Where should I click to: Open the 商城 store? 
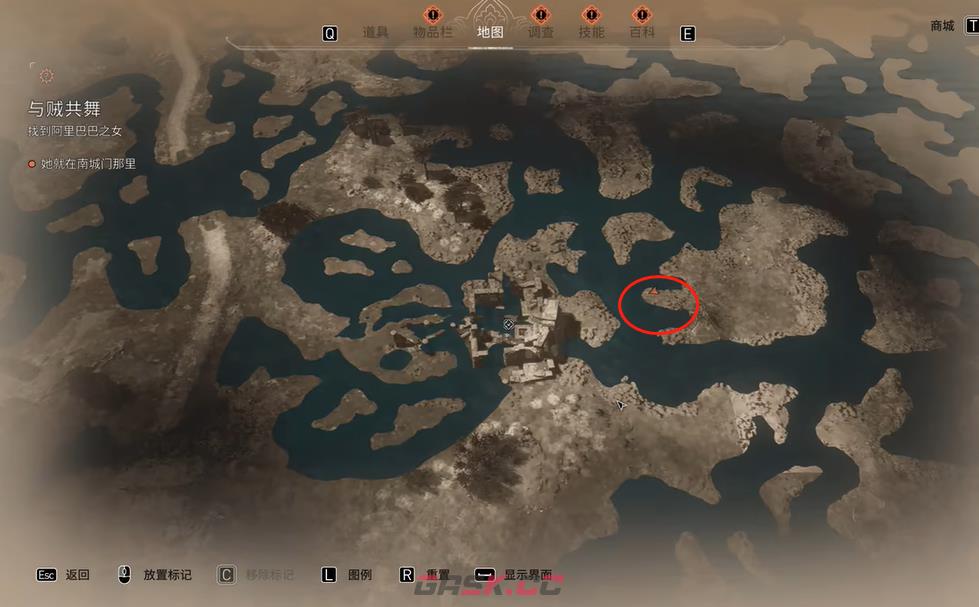(x=942, y=26)
